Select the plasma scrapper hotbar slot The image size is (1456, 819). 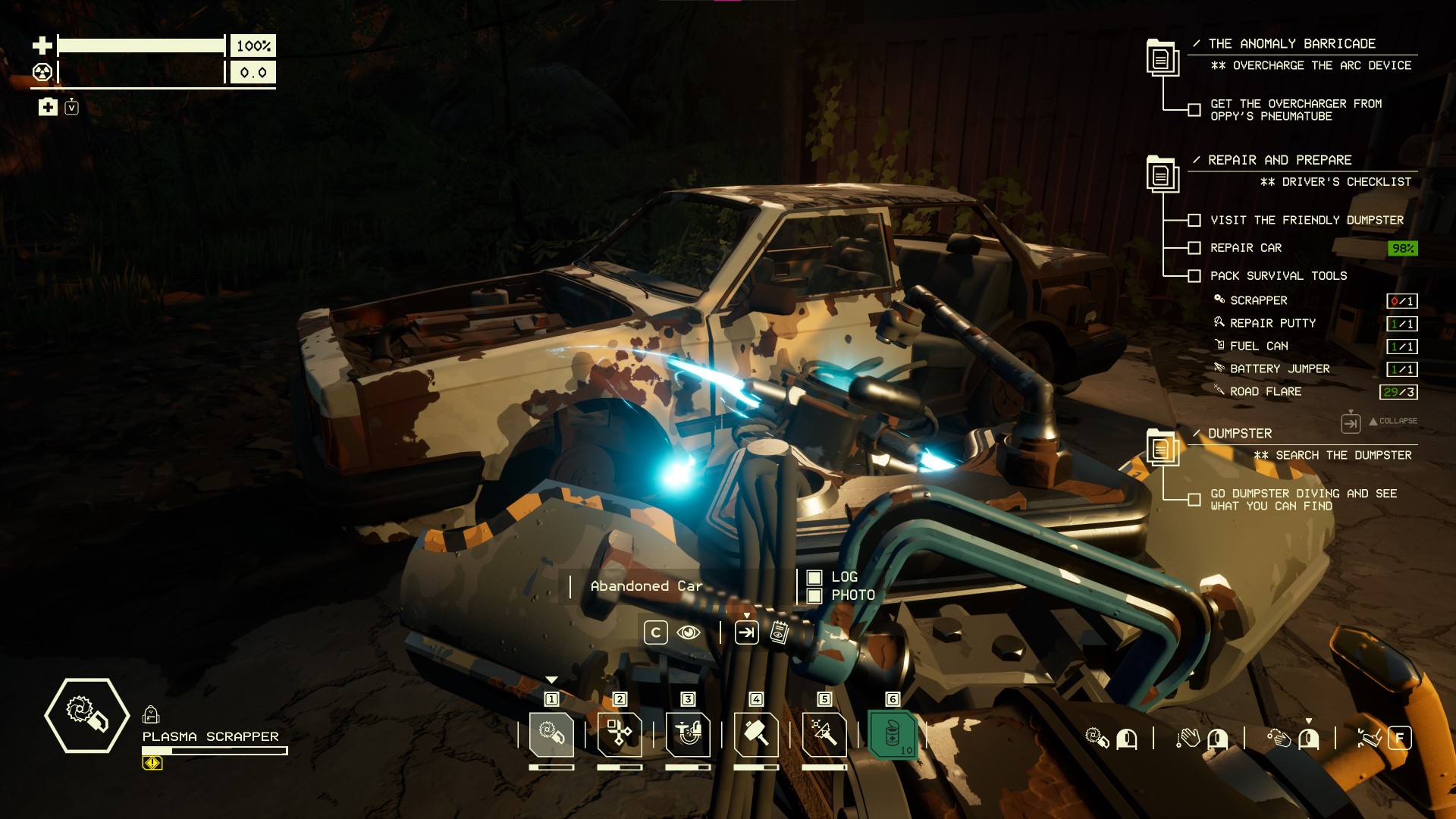pyautogui.click(x=551, y=734)
